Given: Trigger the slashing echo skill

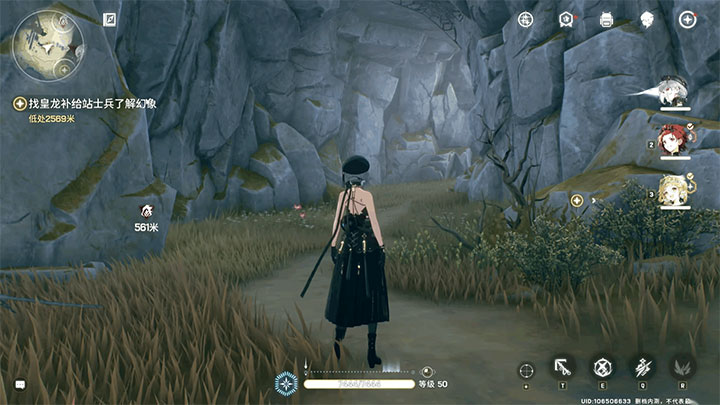Looking at the screenshot, I should coord(642,368).
